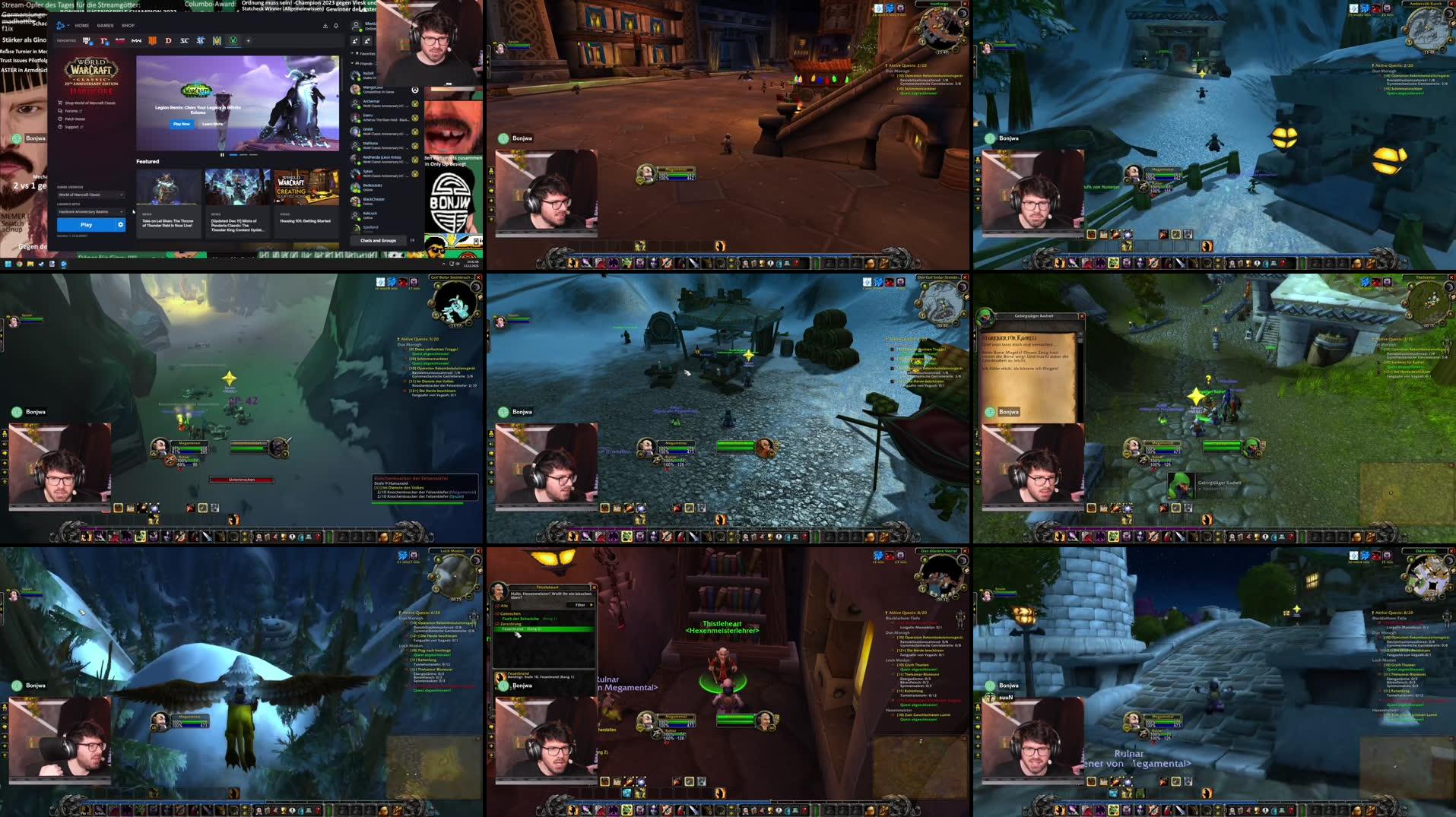Click the add friend icon above the friends list
The width and height of the screenshot is (1456, 817).
click(356, 41)
